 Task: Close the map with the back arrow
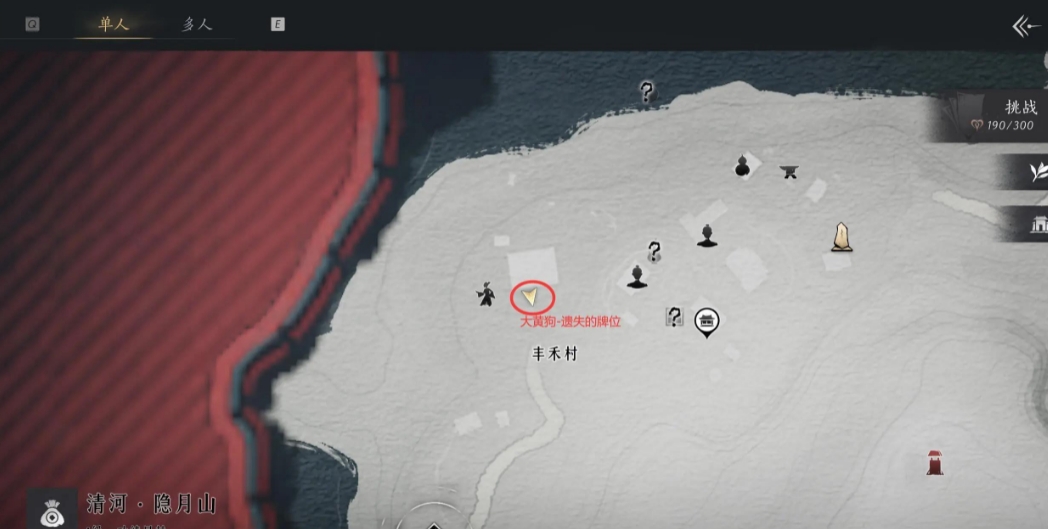click(1025, 26)
